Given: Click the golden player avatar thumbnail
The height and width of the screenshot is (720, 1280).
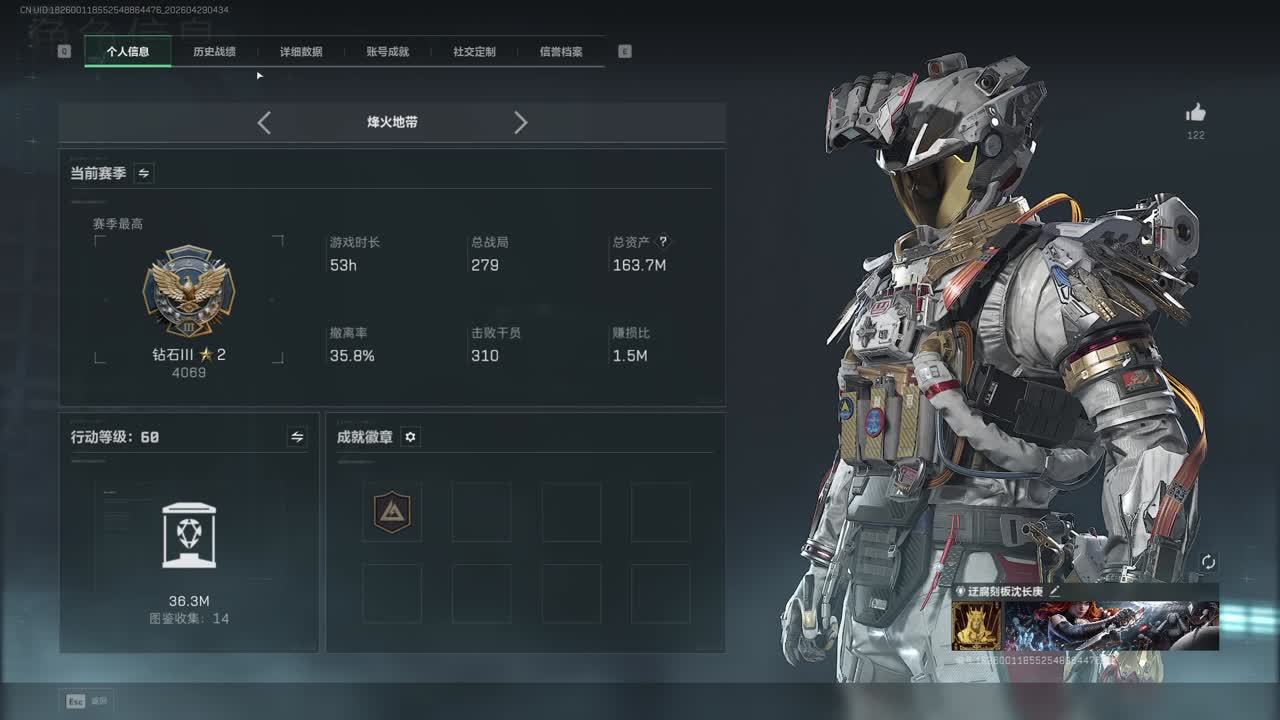Looking at the screenshot, I should [x=977, y=626].
